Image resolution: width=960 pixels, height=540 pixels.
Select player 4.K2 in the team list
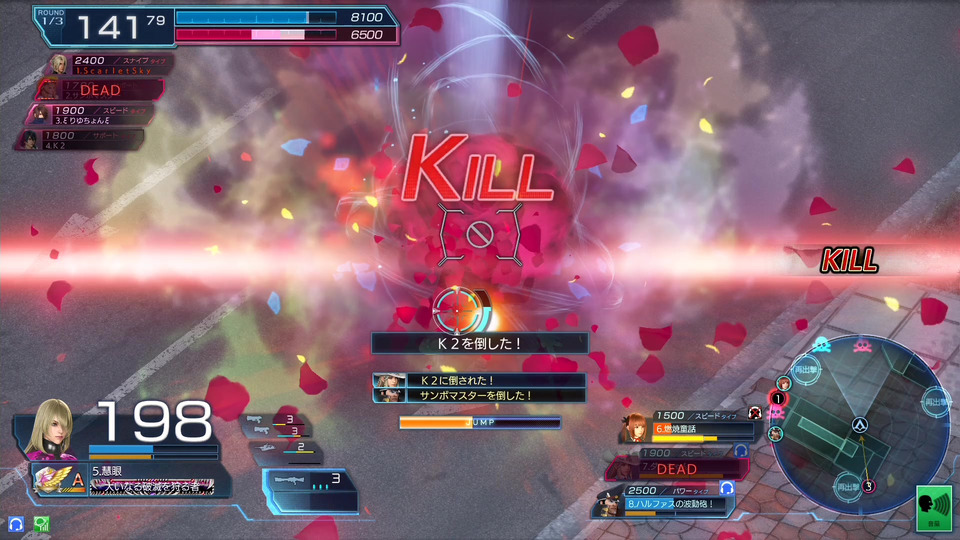85,138
